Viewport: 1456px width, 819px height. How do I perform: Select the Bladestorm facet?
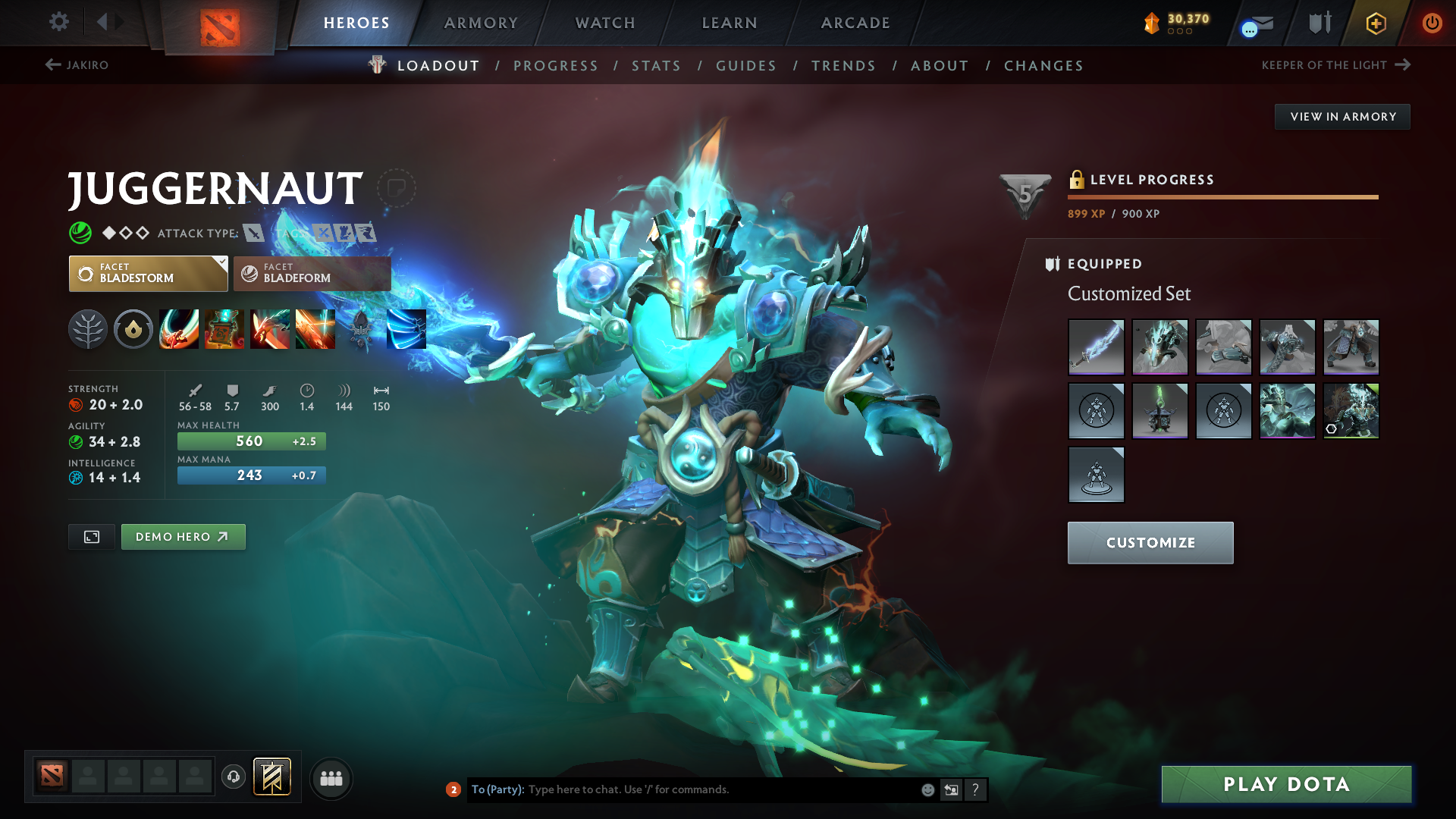[140, 274]
